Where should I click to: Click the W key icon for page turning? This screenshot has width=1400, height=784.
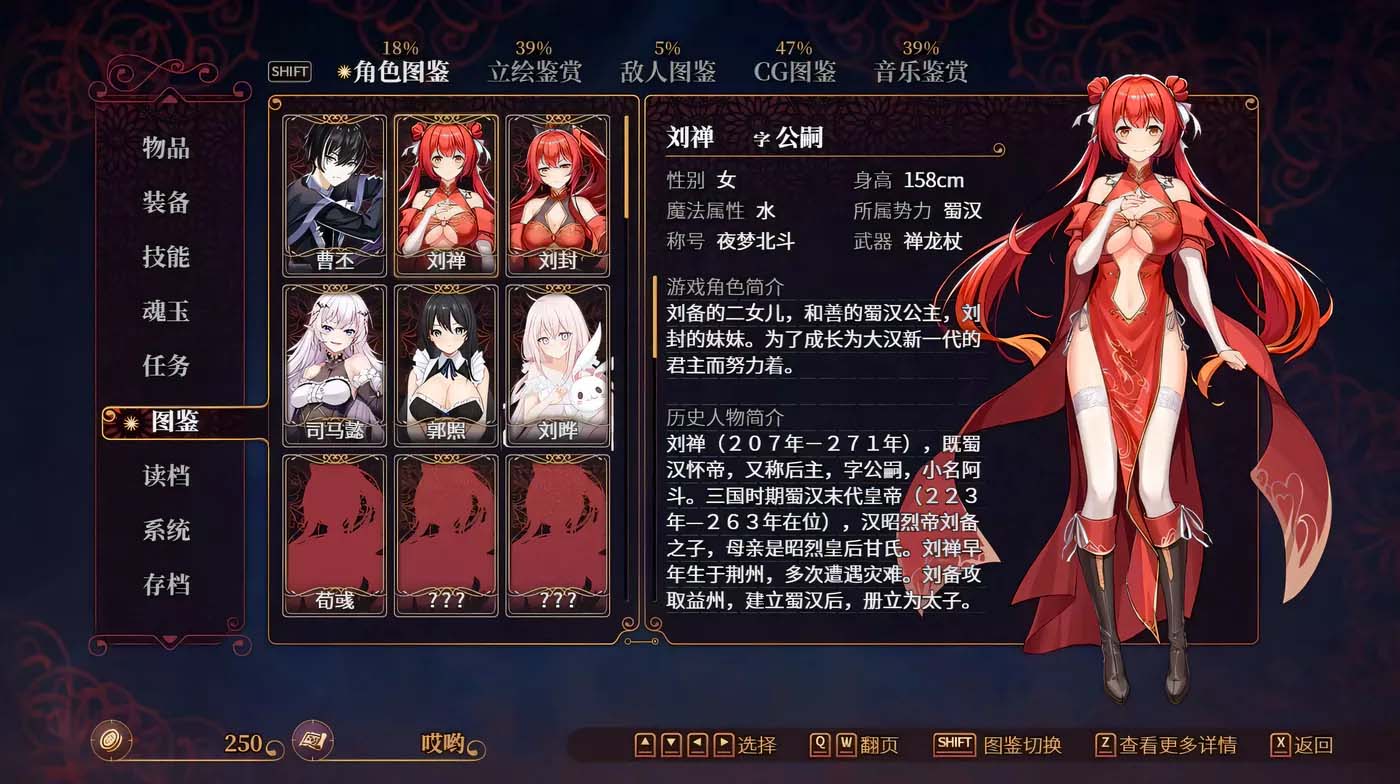(847, 744)
